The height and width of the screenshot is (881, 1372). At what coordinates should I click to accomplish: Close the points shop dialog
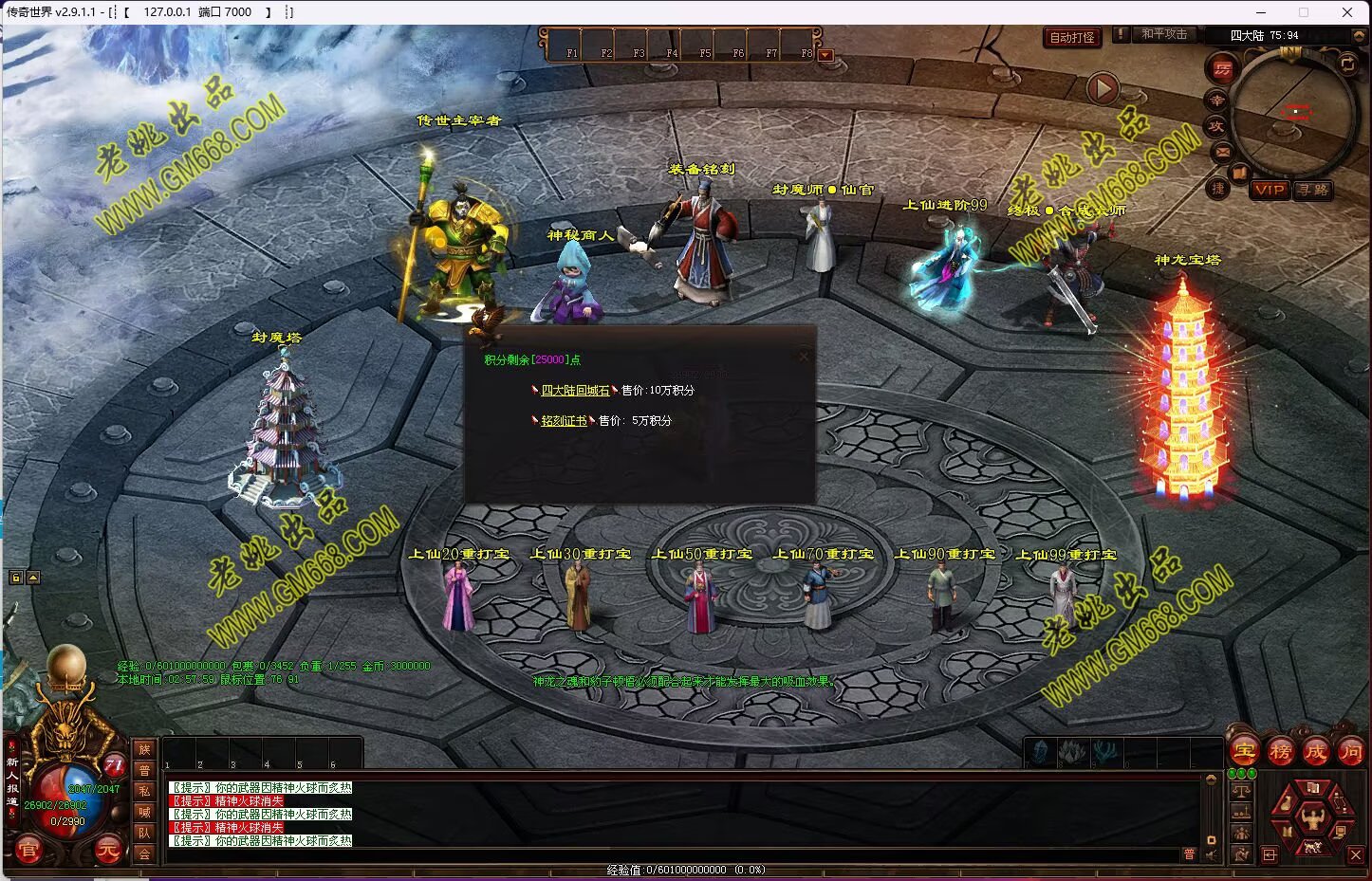804,357
